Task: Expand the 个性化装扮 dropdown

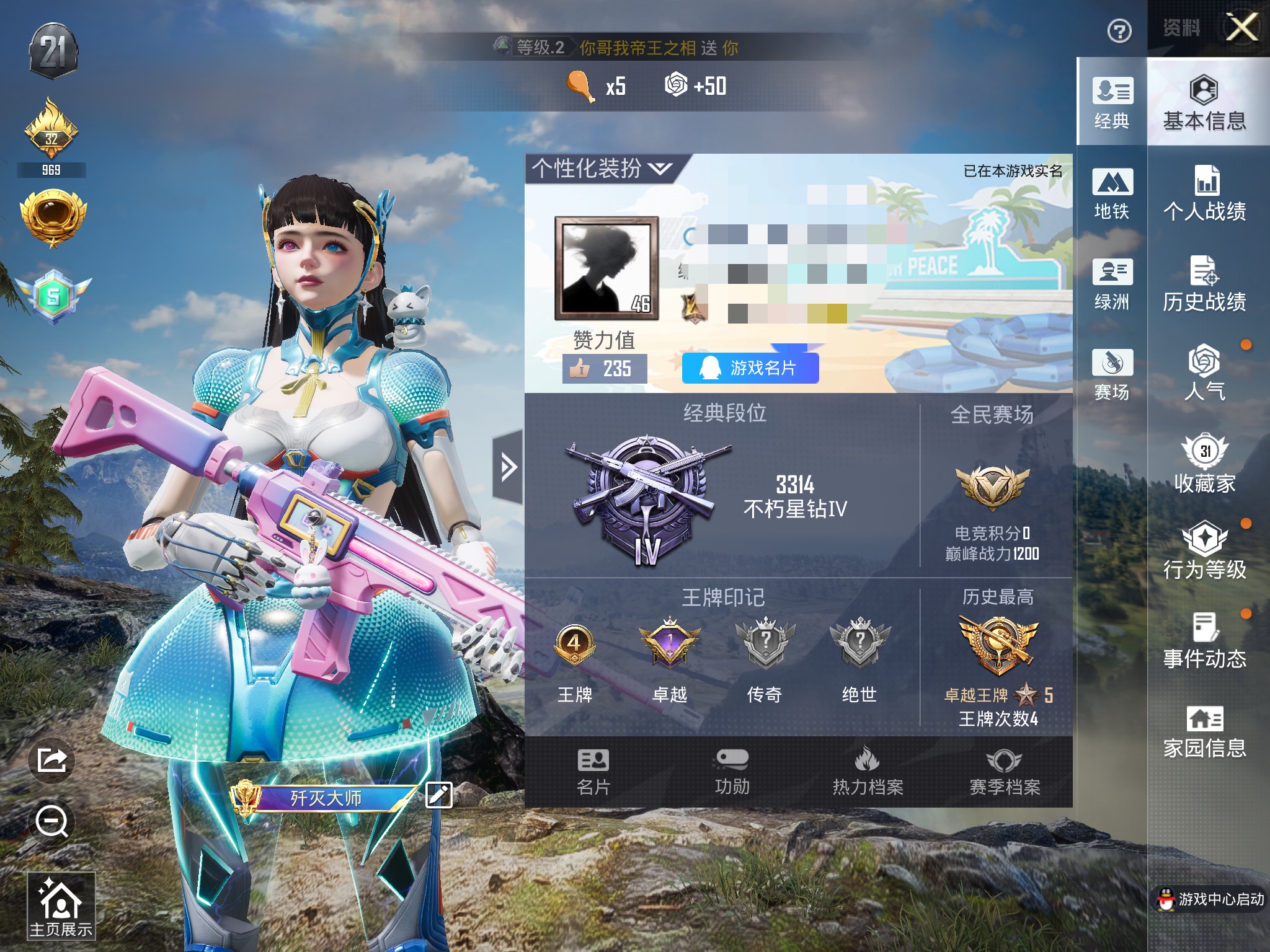Action: tap(601, 168)
